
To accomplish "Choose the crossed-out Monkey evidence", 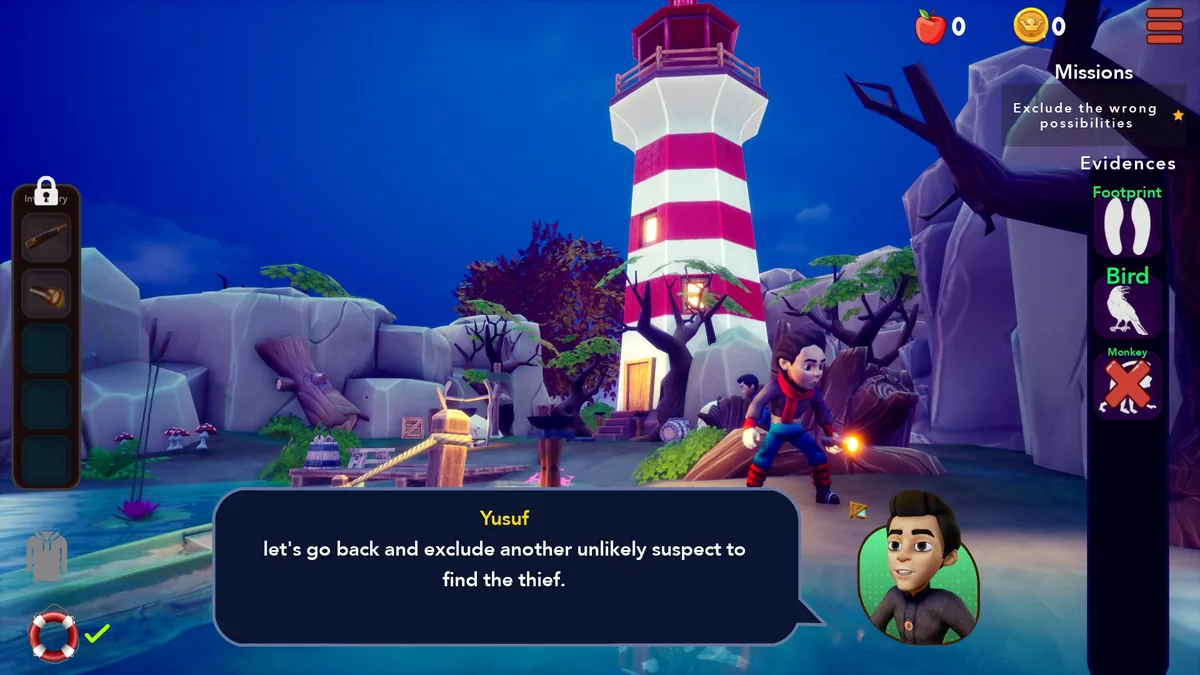I will point(1127,386).
